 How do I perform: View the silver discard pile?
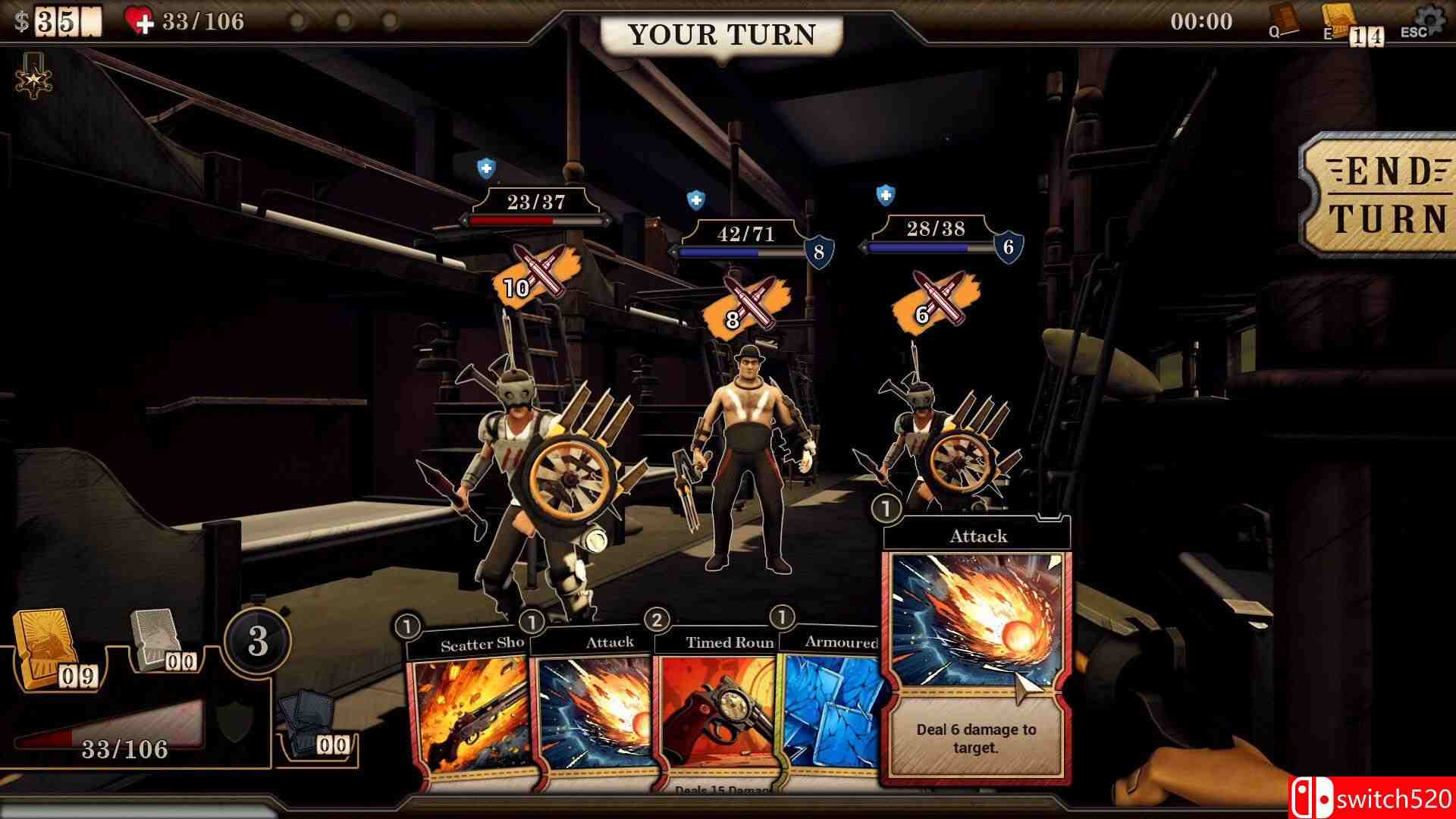coord(154,632)
